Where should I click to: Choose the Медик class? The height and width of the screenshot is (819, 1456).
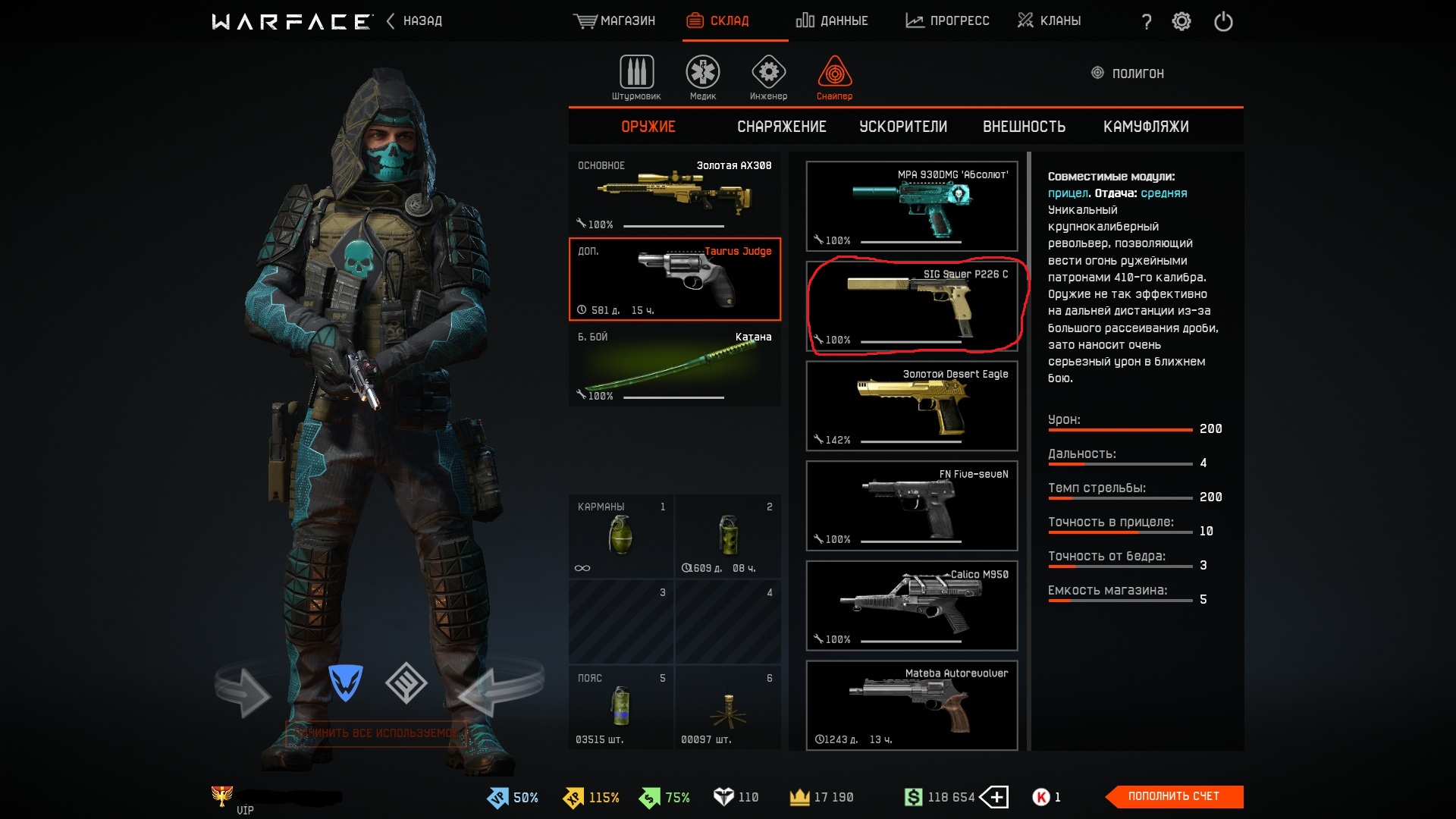[x=703, y=77]
